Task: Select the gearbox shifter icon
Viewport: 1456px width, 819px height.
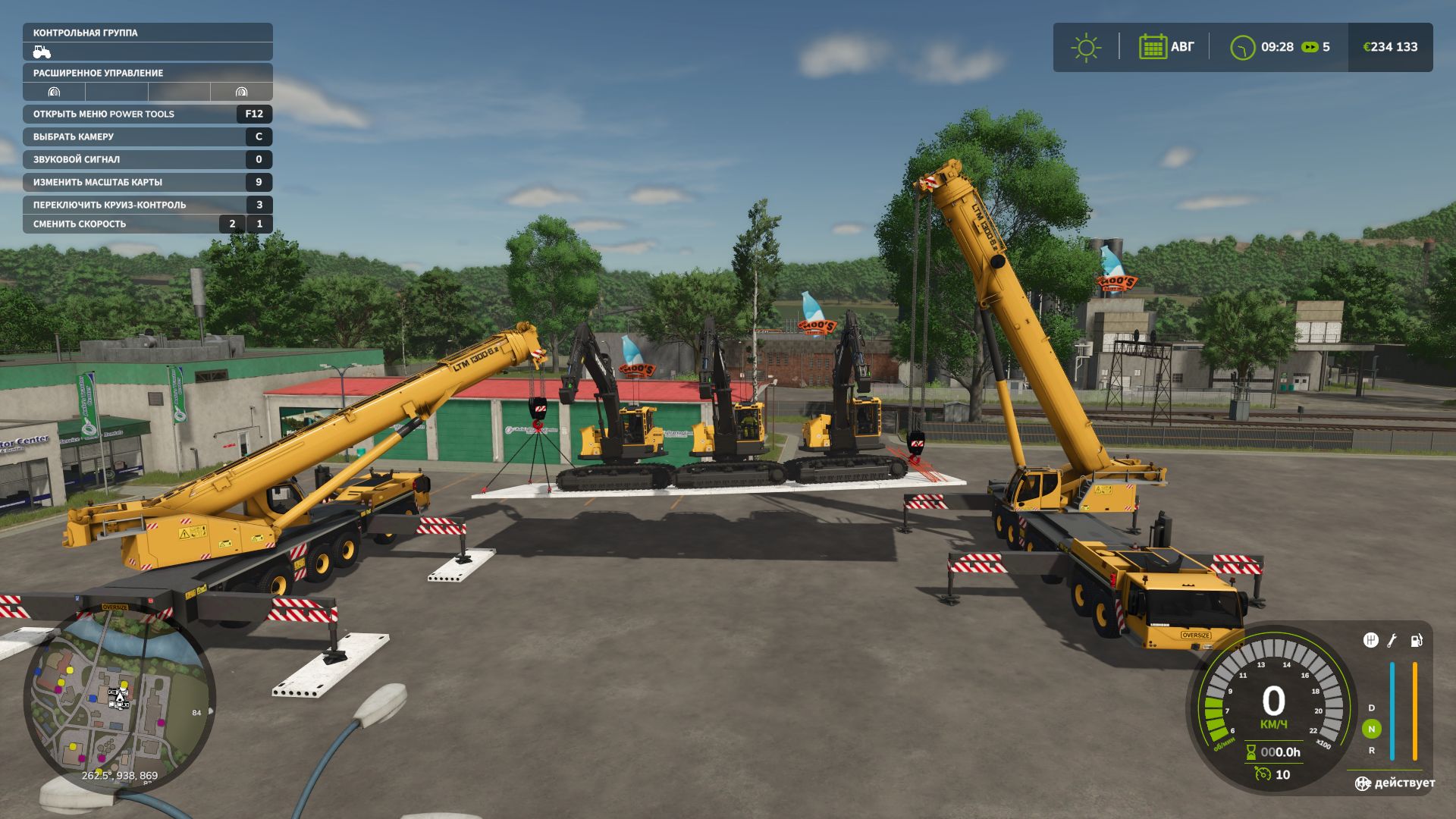Action: tap(1370, 641)
